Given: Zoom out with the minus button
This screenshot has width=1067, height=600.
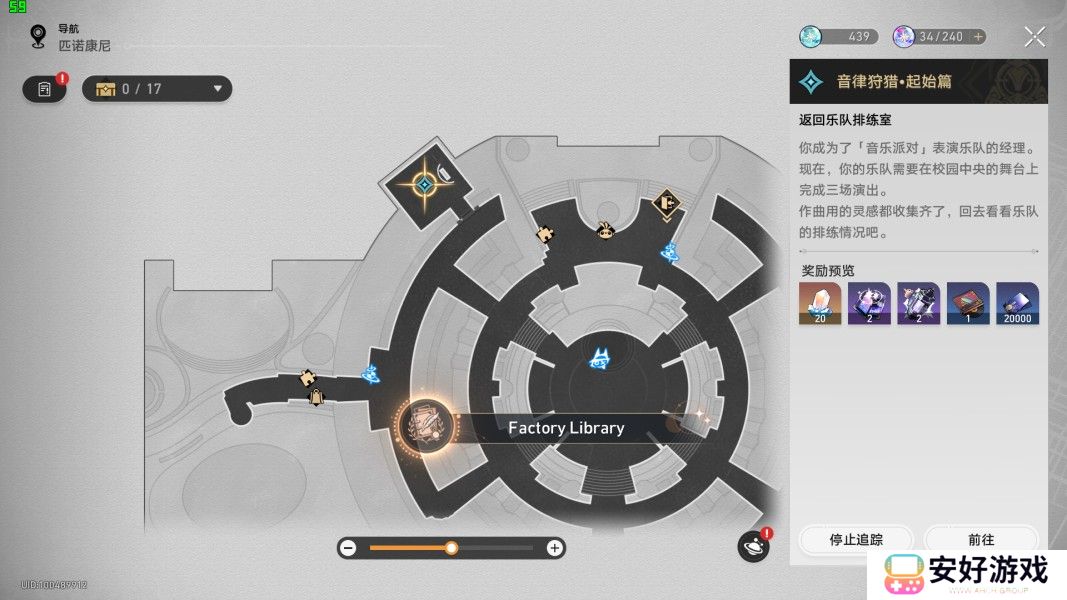Looking at the screenshot, I should coord(348,548).
